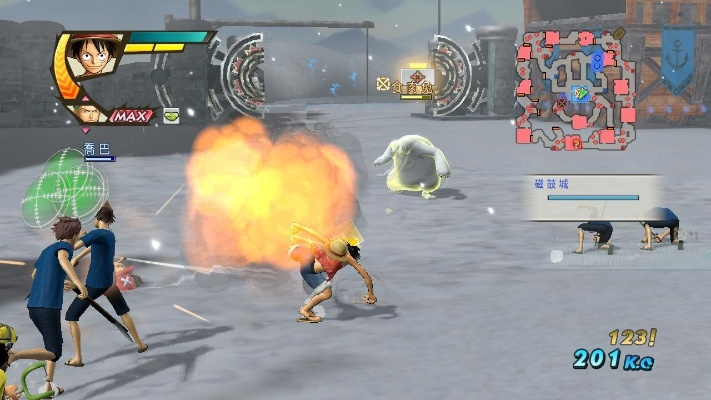This screenshot has width=711, height=400.
Task: Click the enemy target marker above the white creature
Action: tap(414, 79)
